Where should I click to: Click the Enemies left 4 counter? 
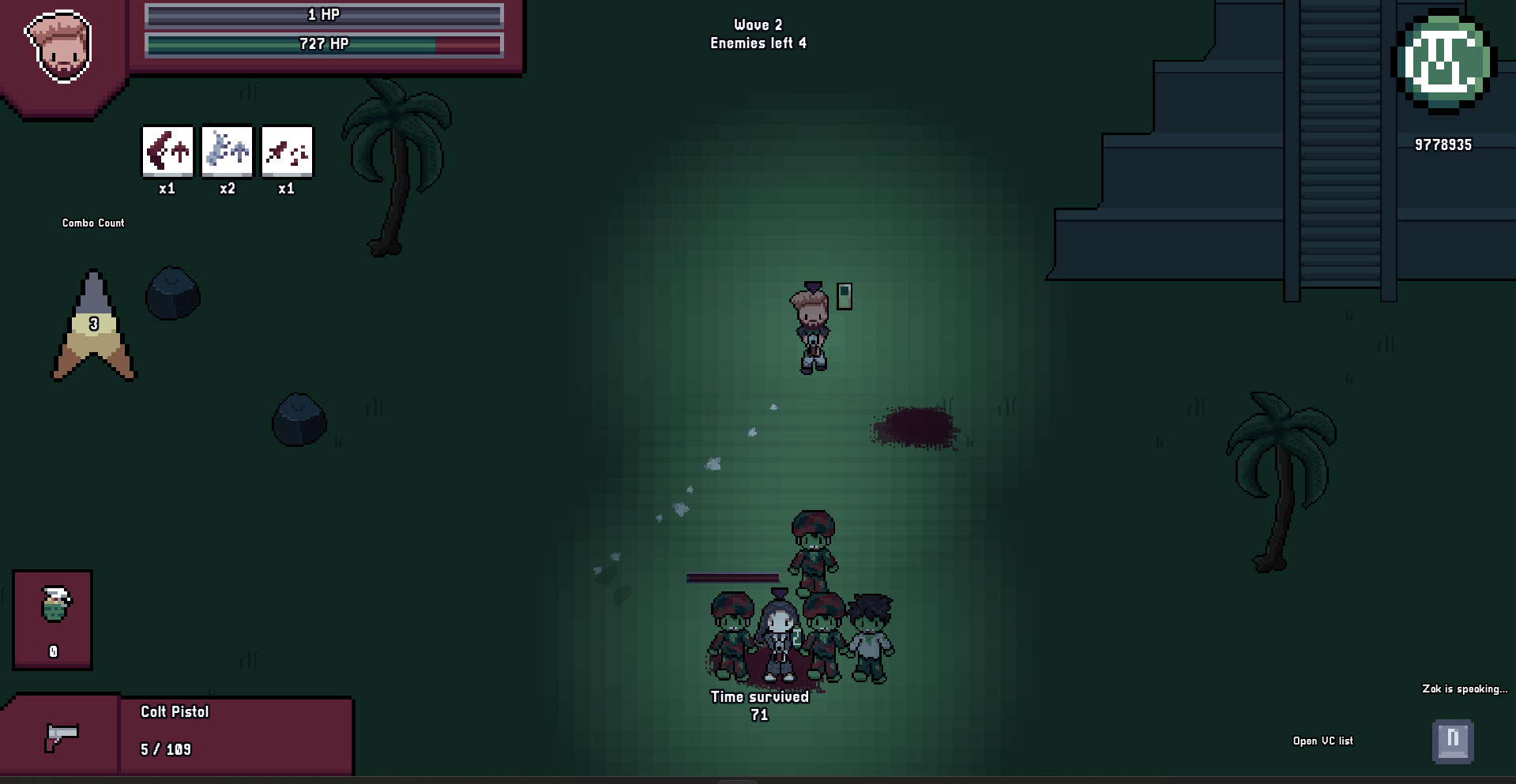point(758,44)
